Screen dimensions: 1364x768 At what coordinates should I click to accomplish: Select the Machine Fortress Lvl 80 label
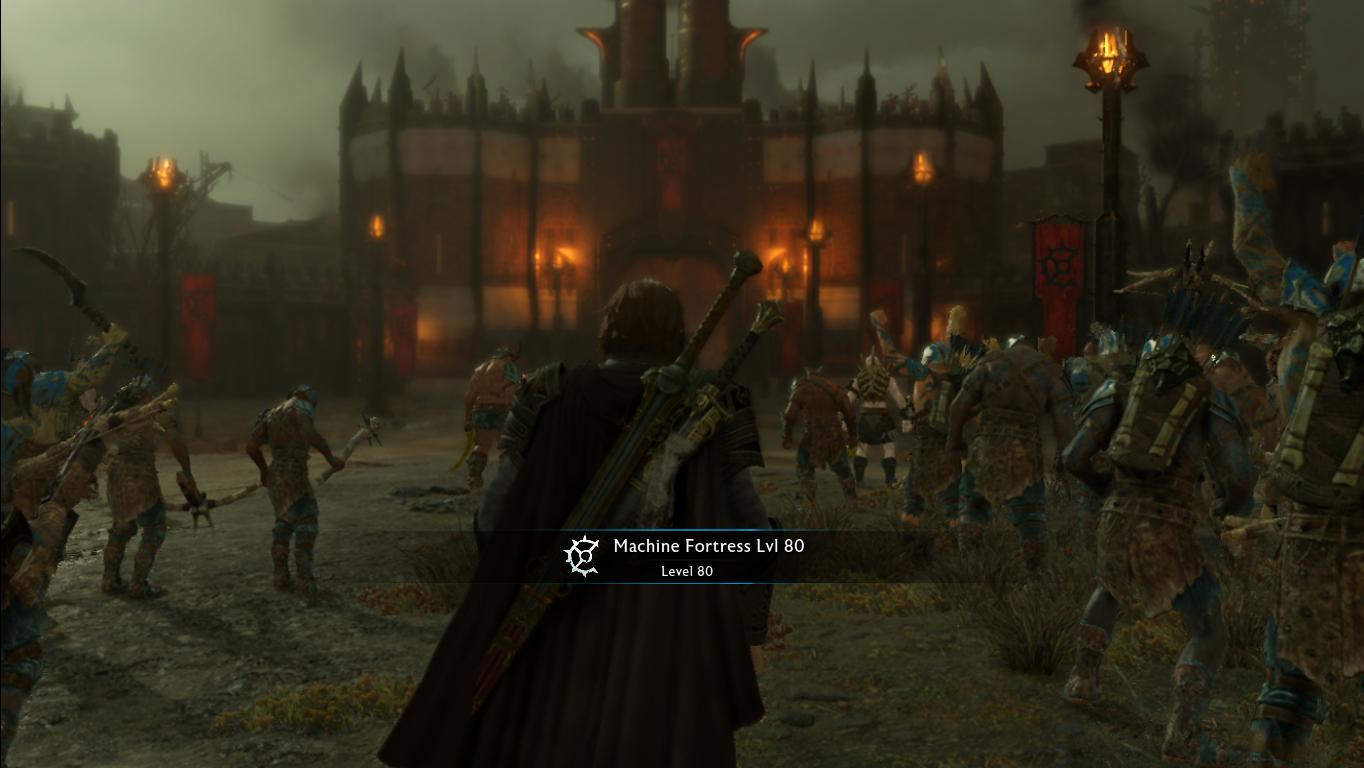(708, 546)
